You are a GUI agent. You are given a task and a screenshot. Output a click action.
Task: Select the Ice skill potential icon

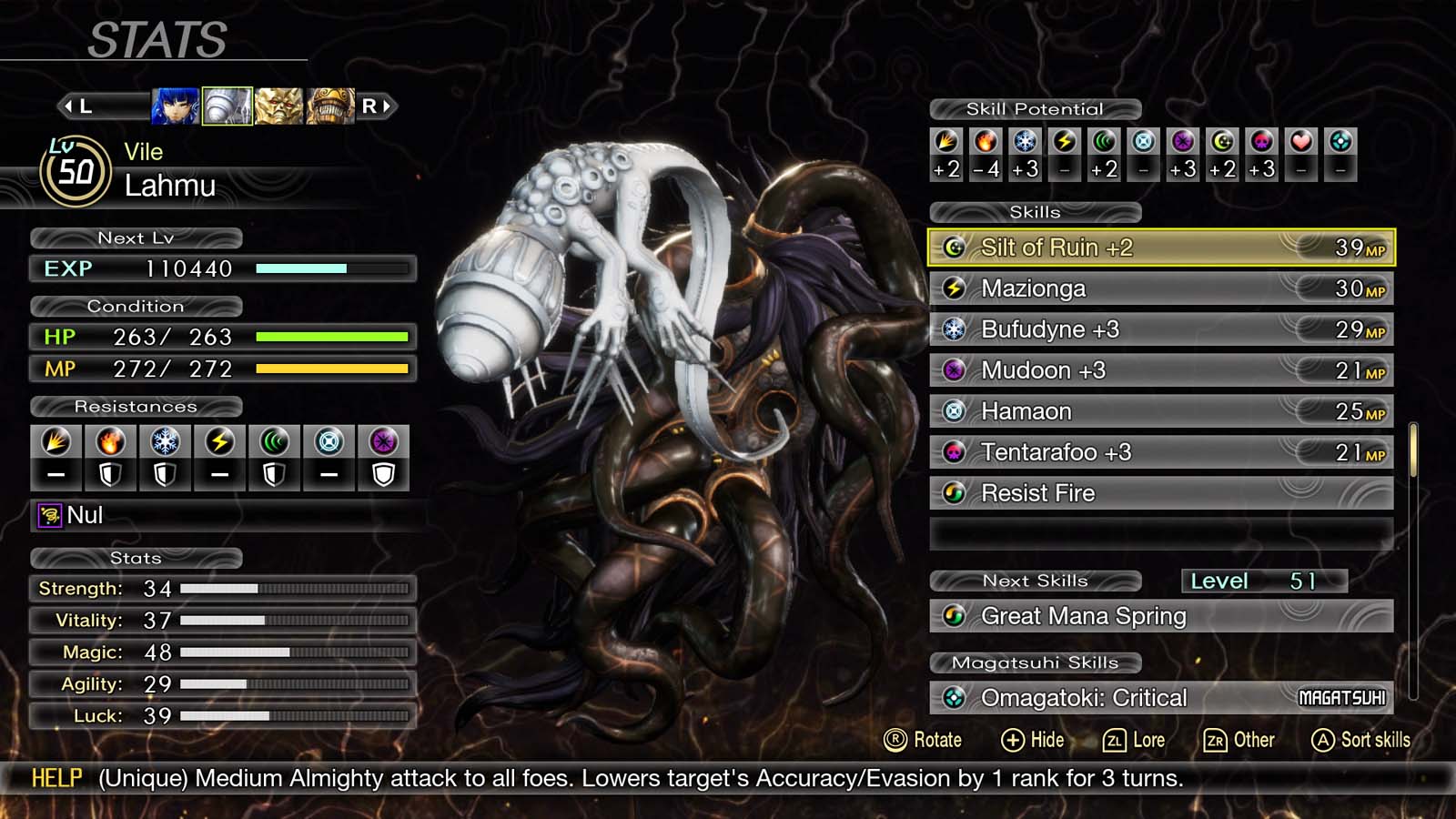pyautogui.click(x=1026, y=144)
